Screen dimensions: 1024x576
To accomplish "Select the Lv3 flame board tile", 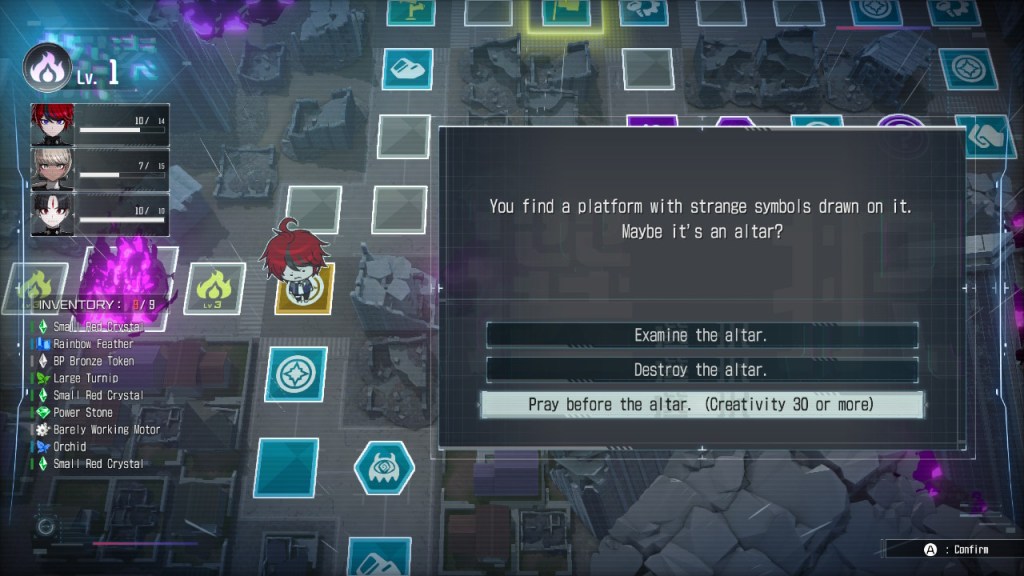I will point(214,287).
